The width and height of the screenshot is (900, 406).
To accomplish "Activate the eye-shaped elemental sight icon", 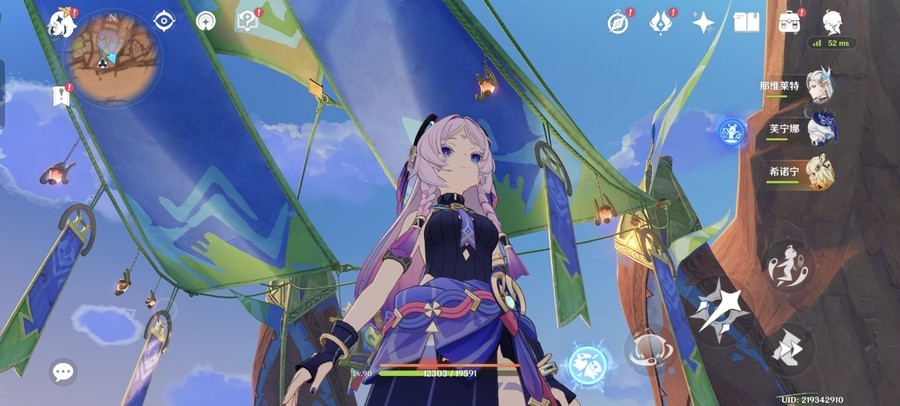I will pyautogui.click(x=164, y=21).
